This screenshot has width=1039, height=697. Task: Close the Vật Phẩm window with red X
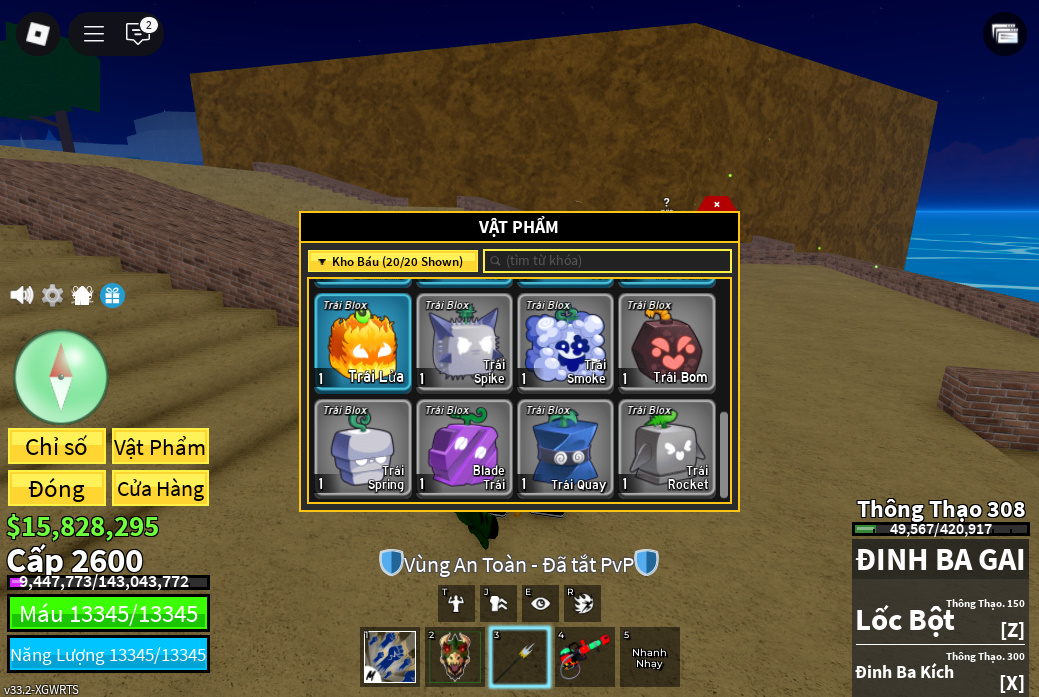pos(716,204)
